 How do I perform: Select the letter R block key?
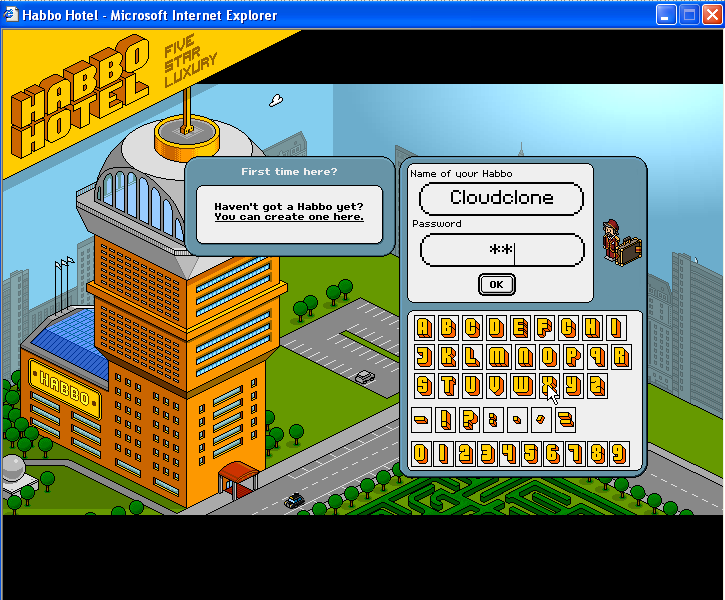click(621, 357)
